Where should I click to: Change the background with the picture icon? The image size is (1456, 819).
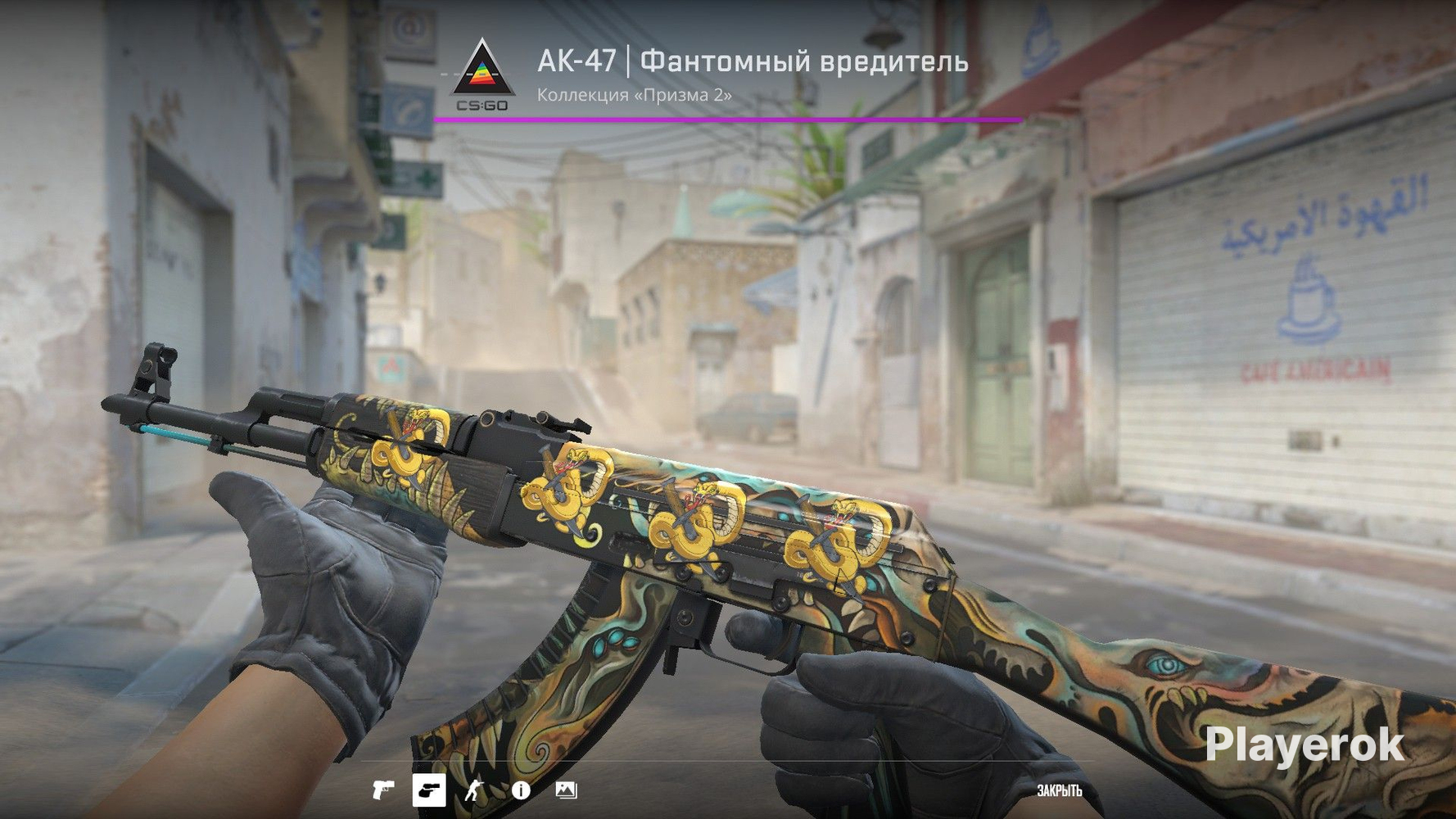[x=566, y=790]
